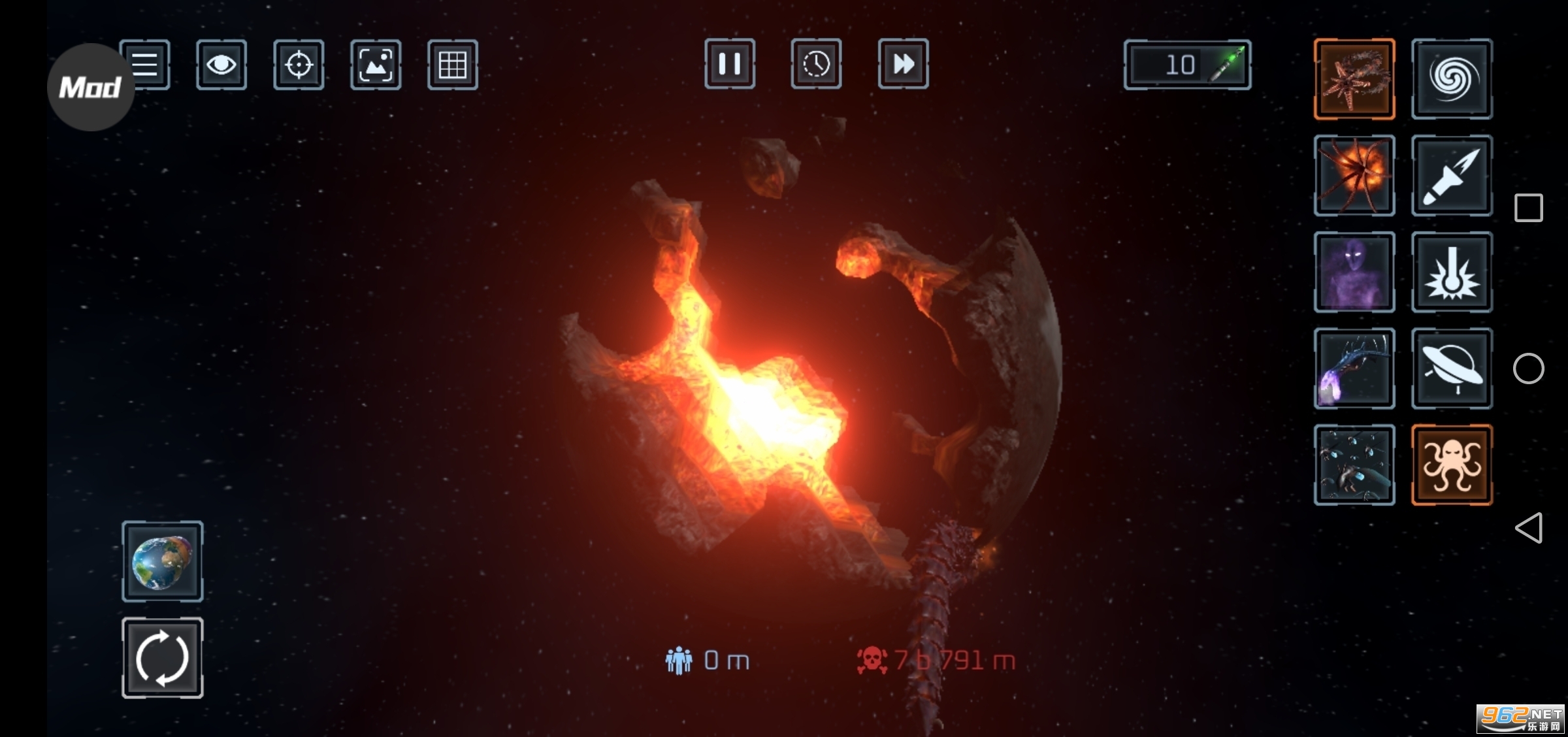Select the missile count weapon slot

point(1187,65)
